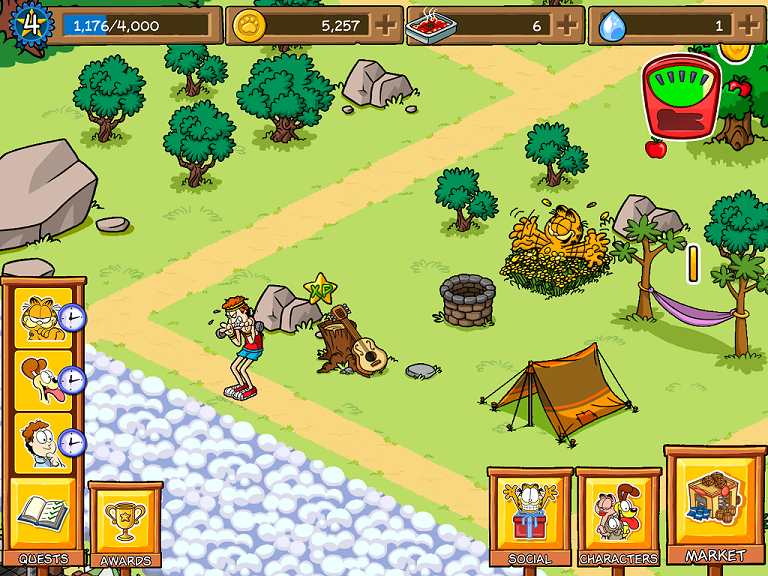
Task: Select the Jon quest portrait
Action: click(42, 442)
